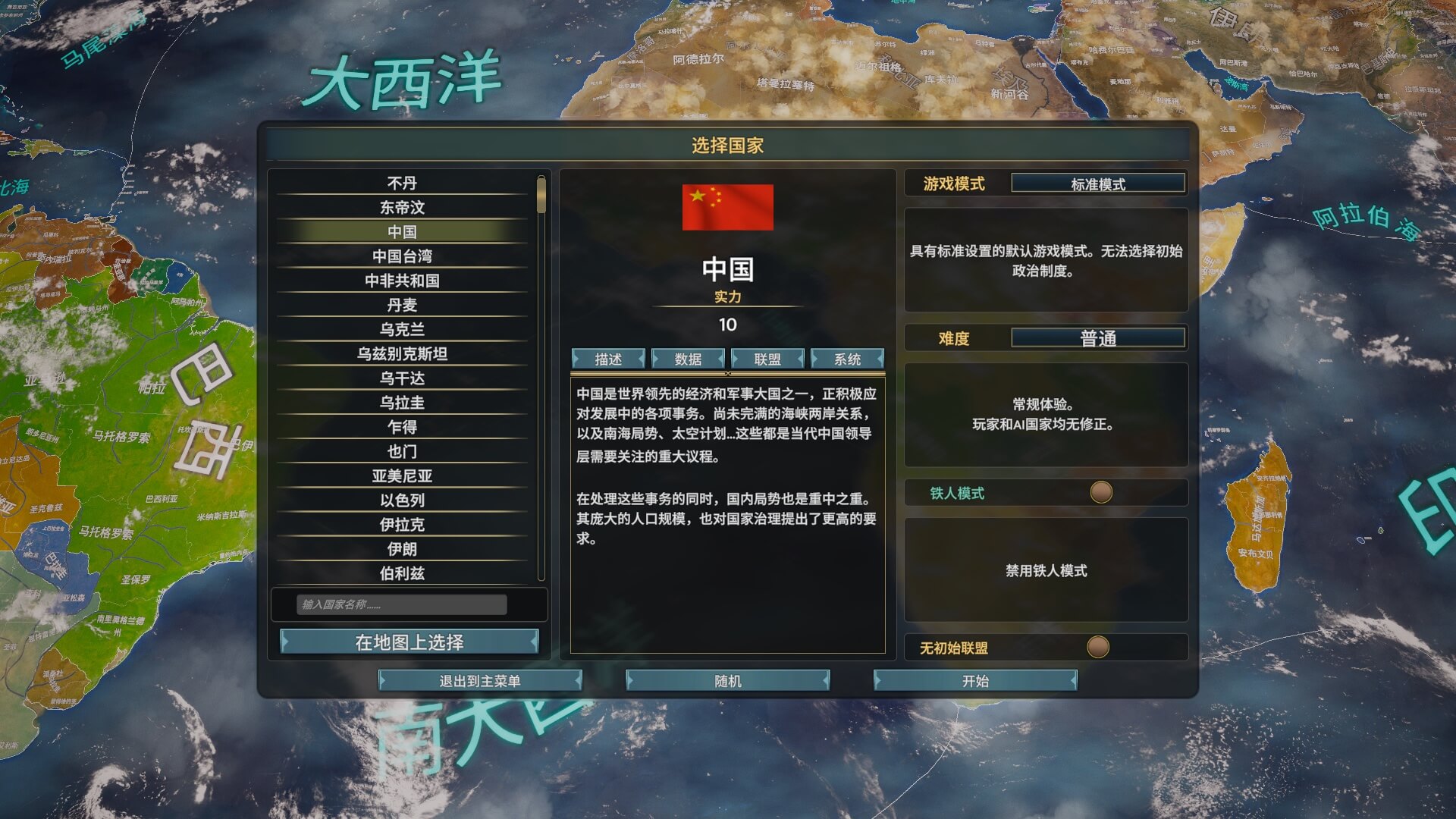Screen dimensions: 1456x819
Task: Toggle the 无初始联盟 option
Action: click(x=1097, y=648)
